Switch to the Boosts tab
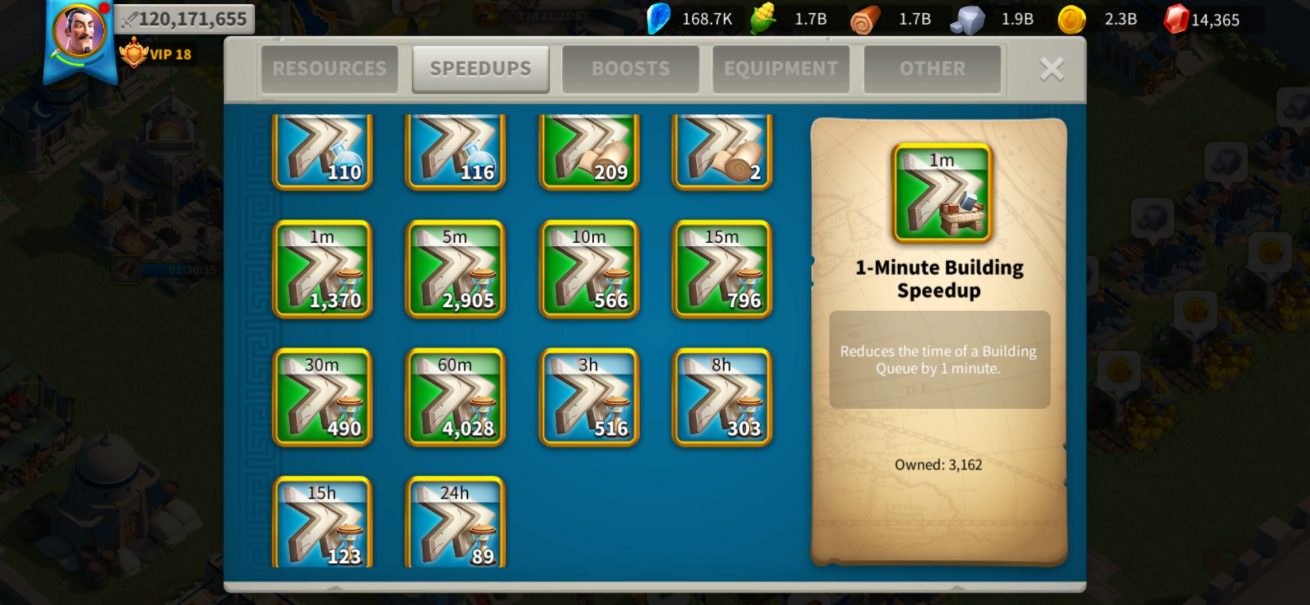1310x605 pixels. point(631,69)
